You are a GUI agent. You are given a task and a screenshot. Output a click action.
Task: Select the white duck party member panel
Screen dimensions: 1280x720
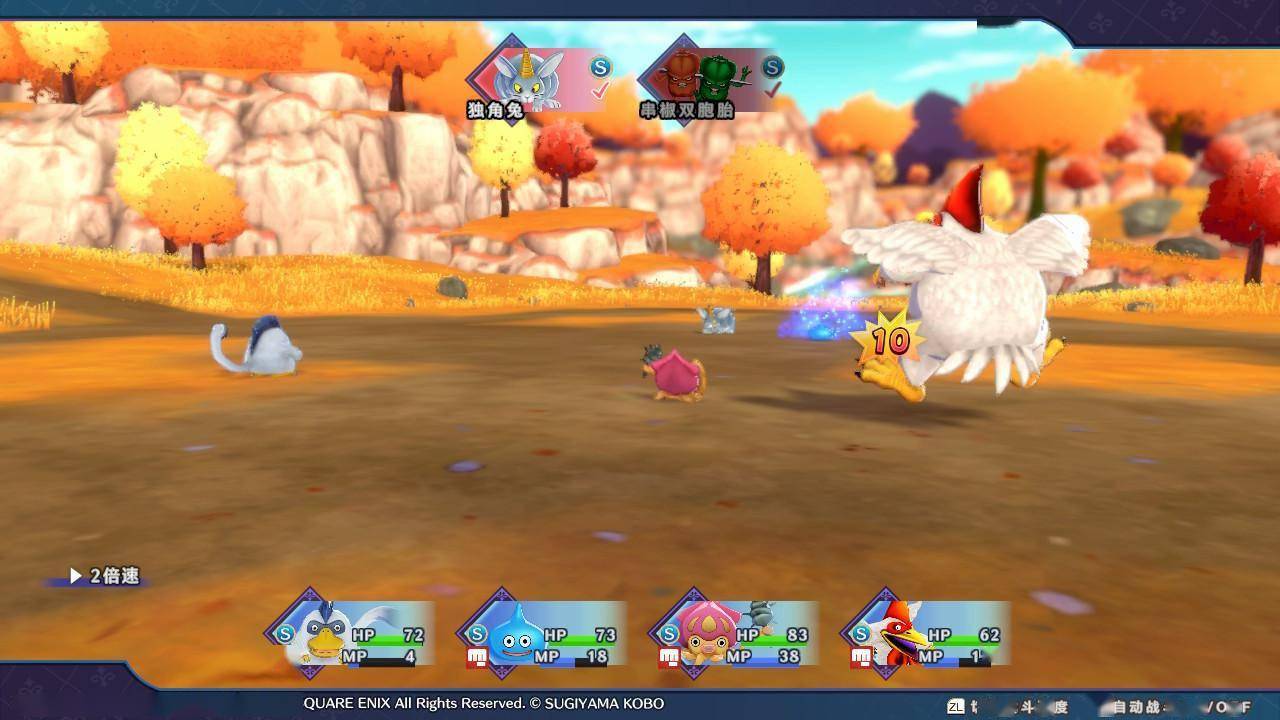coord(355,634)
